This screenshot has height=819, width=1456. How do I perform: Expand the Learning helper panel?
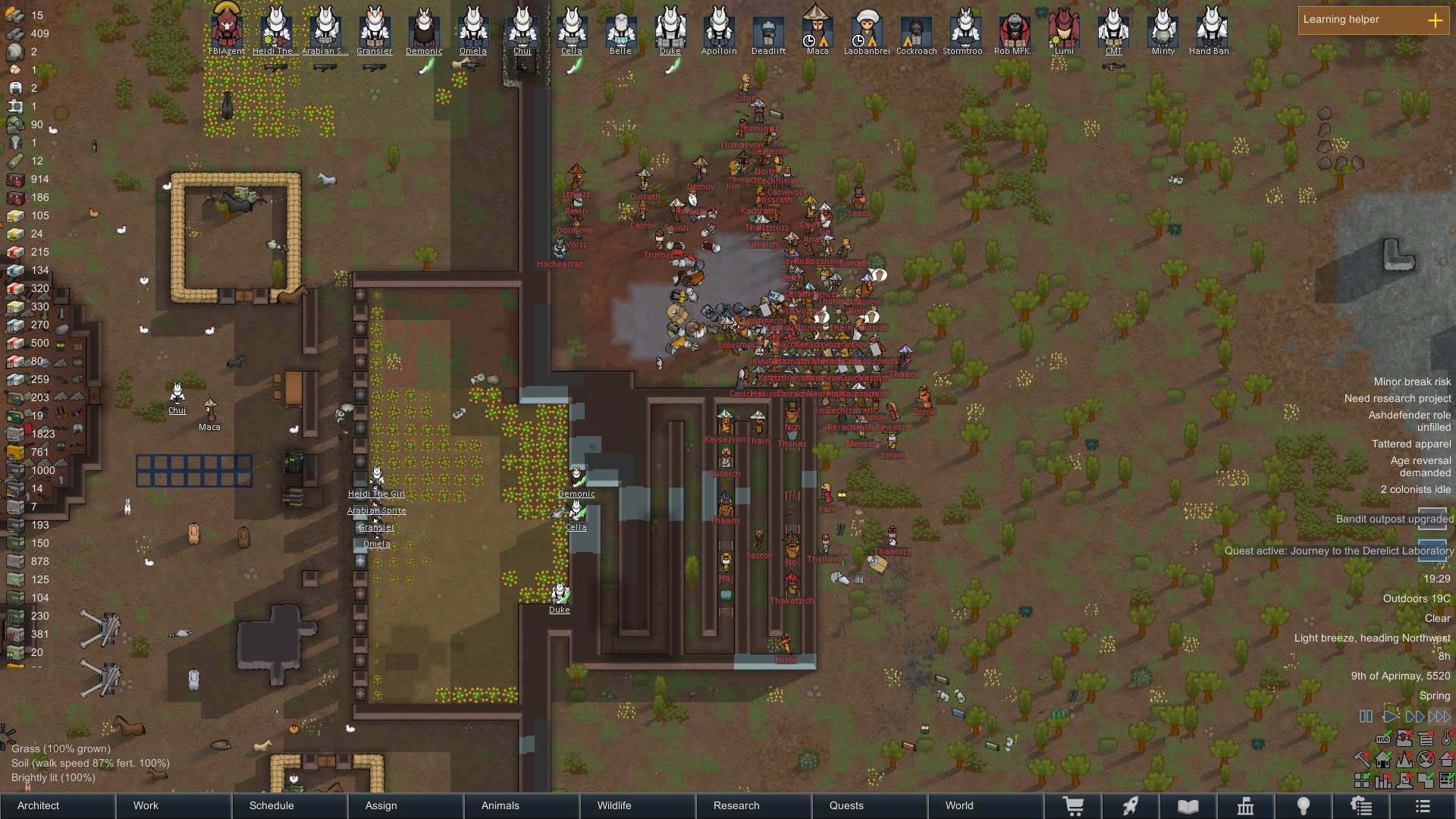tap(1435, 20)
